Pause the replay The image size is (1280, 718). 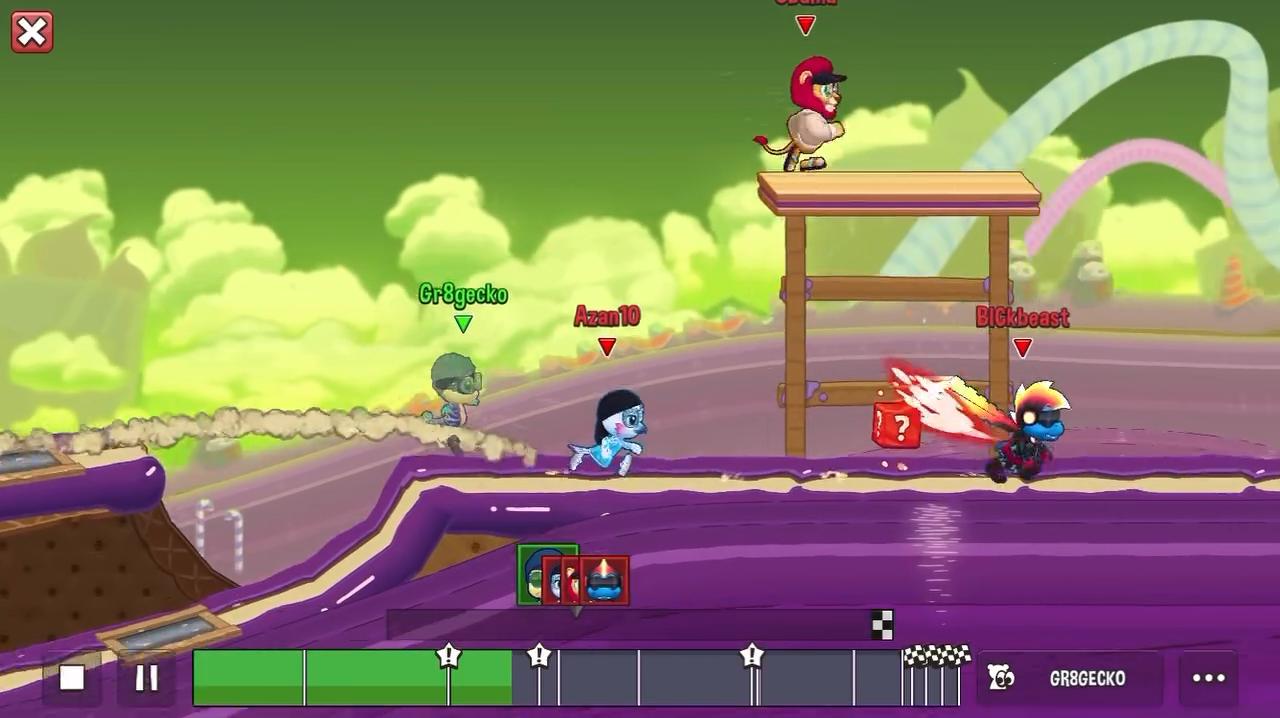tap(147, 678)
